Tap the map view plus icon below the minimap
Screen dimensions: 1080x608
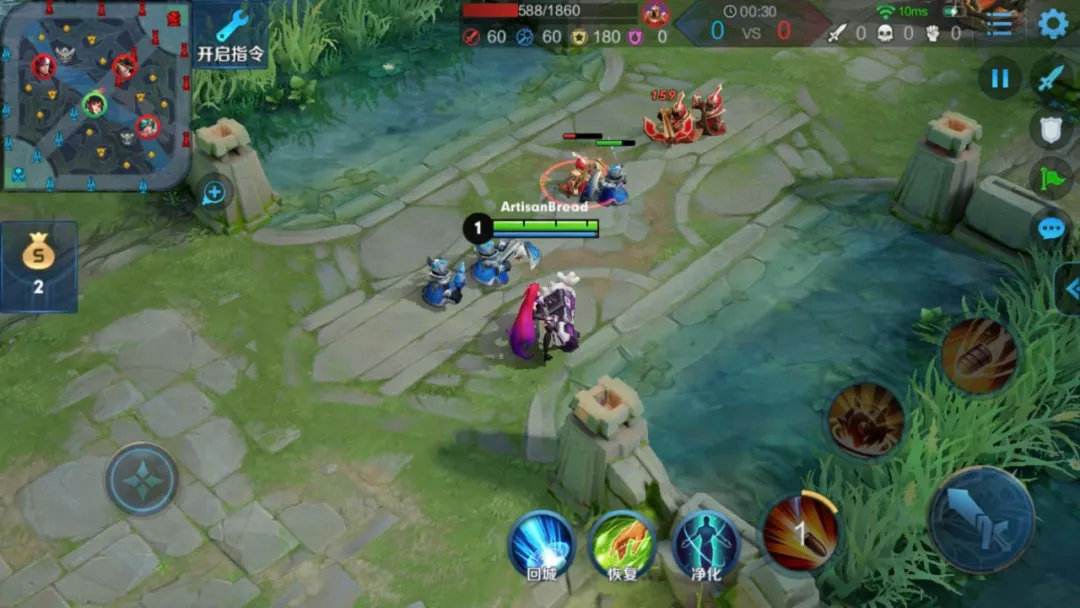tap(214, 192)
